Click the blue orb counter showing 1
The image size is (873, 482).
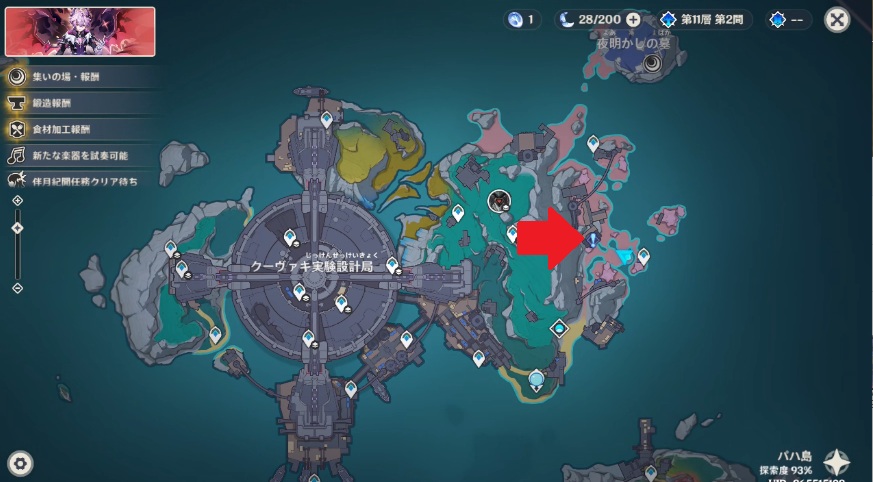pyautogui.click(x=523, y=19)
